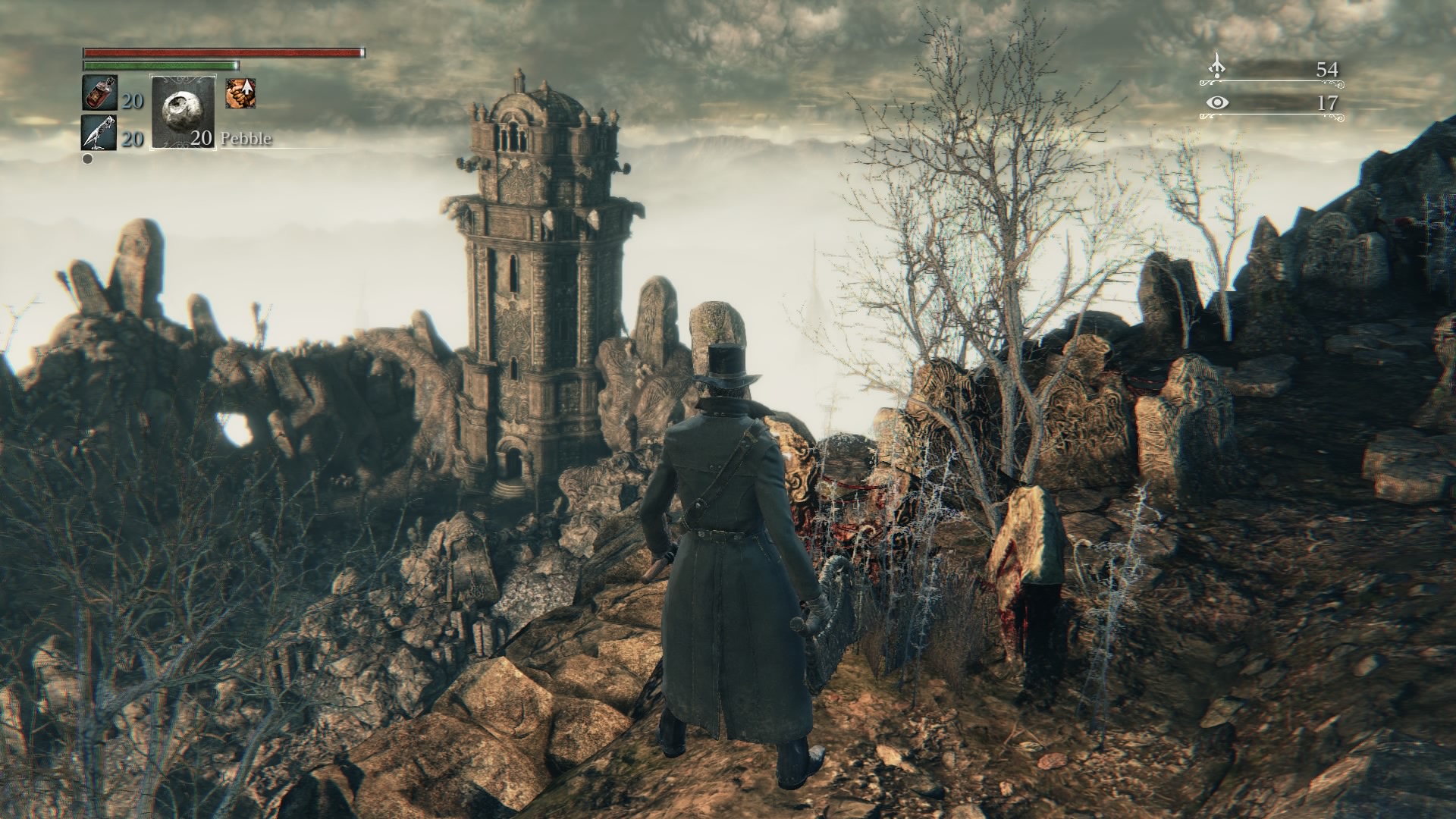Select the Quicksilver Bullet slot

pos(99,133)
